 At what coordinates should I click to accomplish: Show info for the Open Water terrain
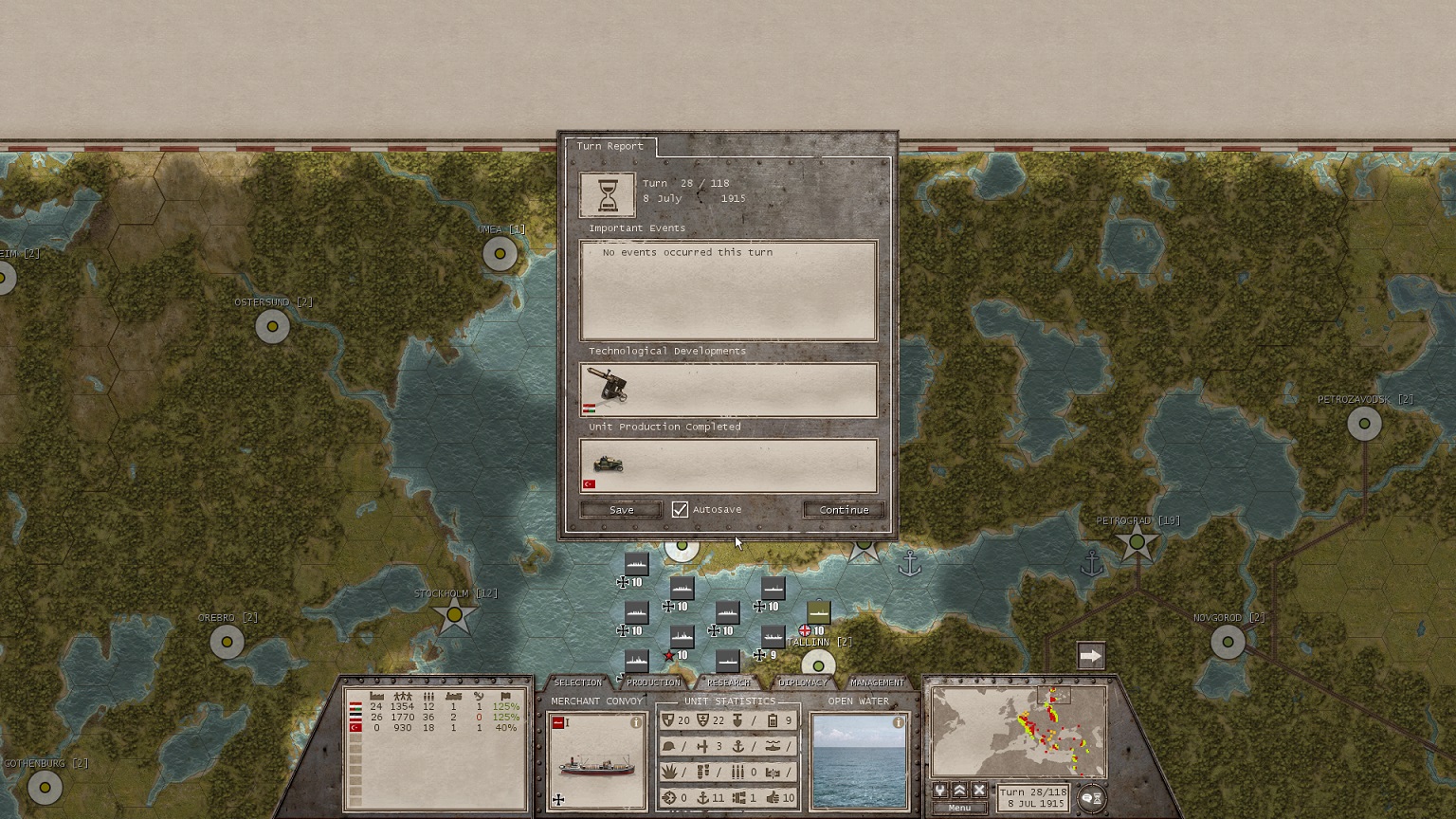click(x=899, y=722)
